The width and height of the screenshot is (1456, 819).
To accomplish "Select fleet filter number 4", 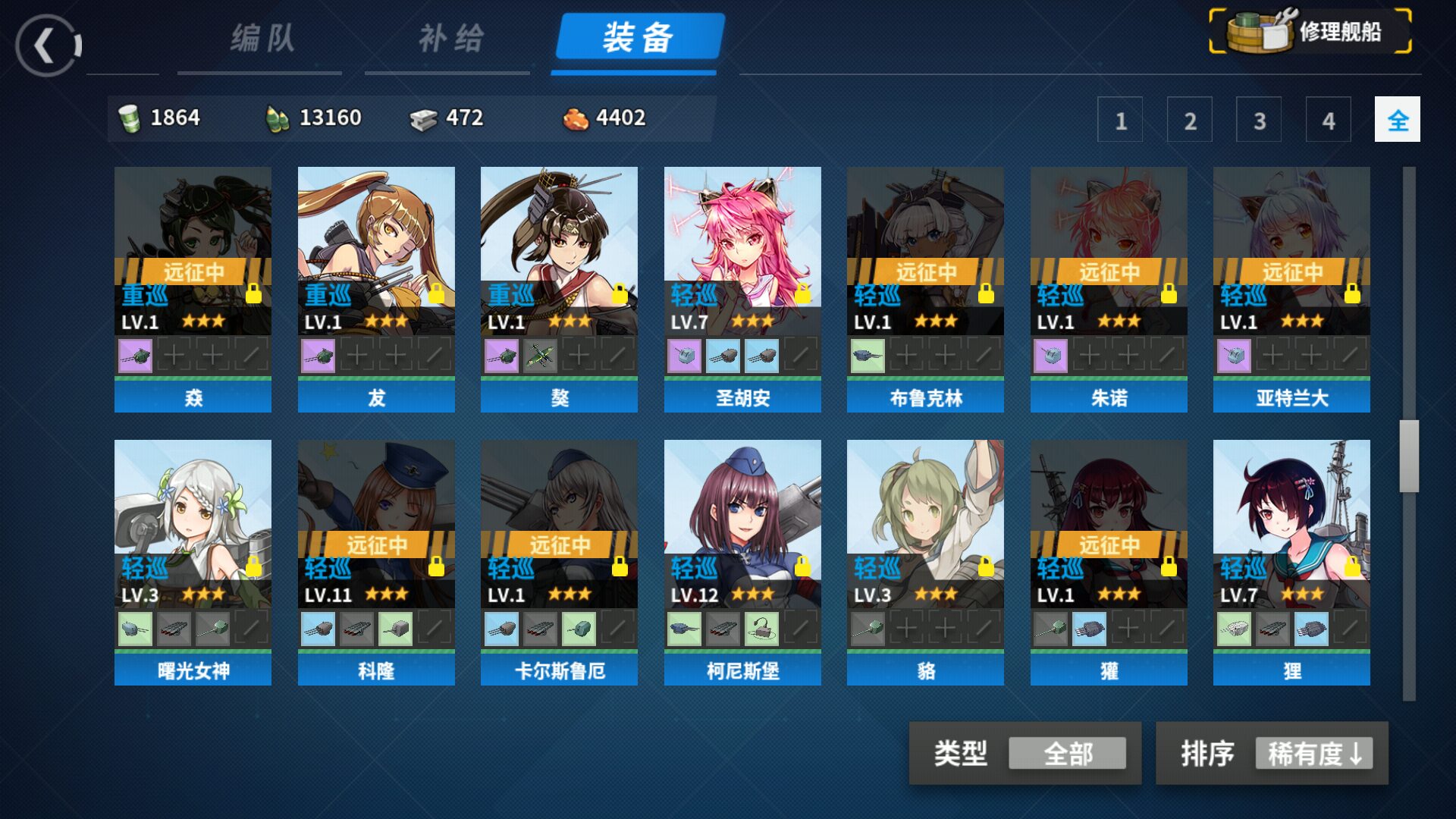I will [x=1328, y=120].
